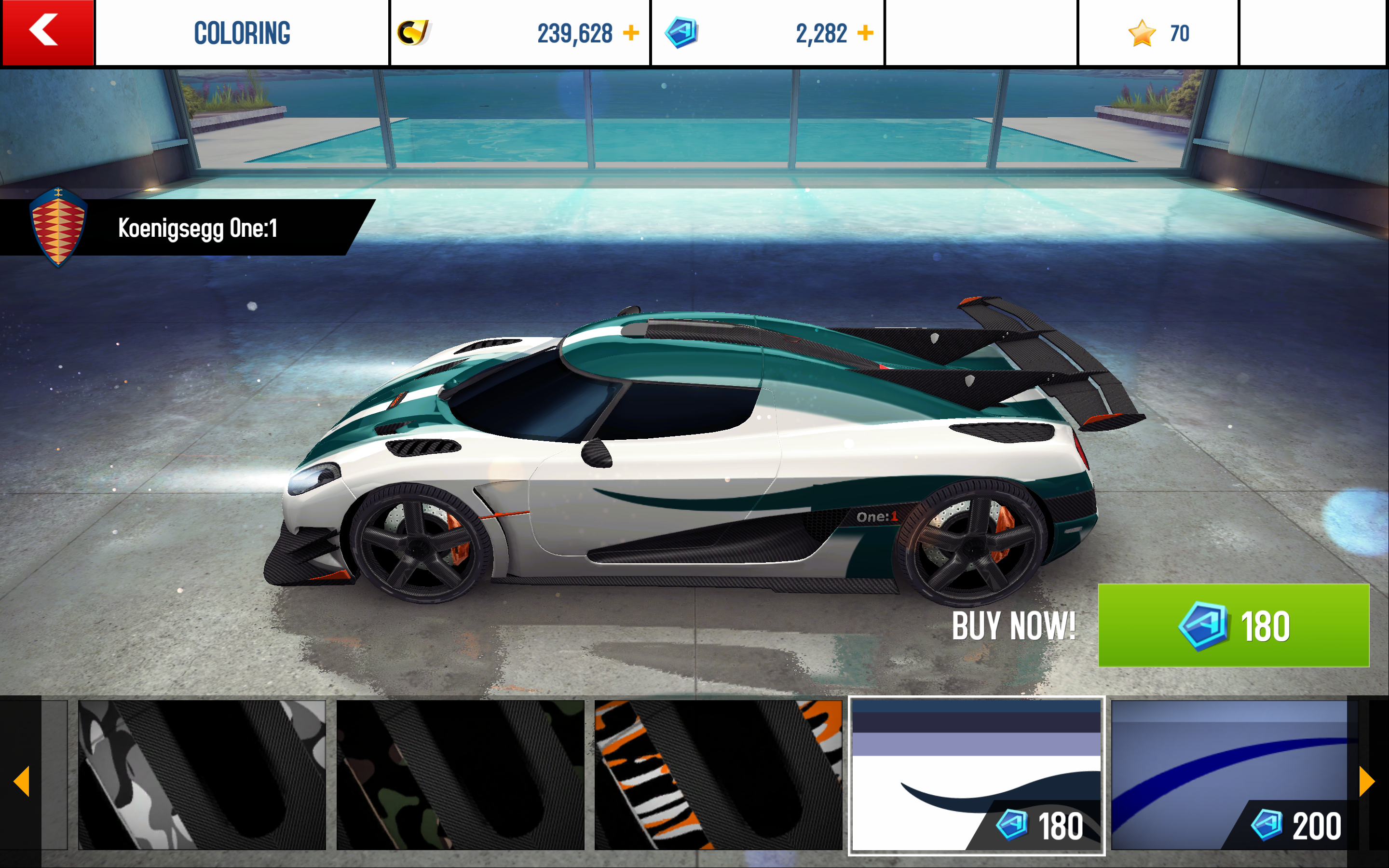The image size is (1389, 868).
Task: Buy the coloring for 180 tokens
Action: tap(1233, 625)
